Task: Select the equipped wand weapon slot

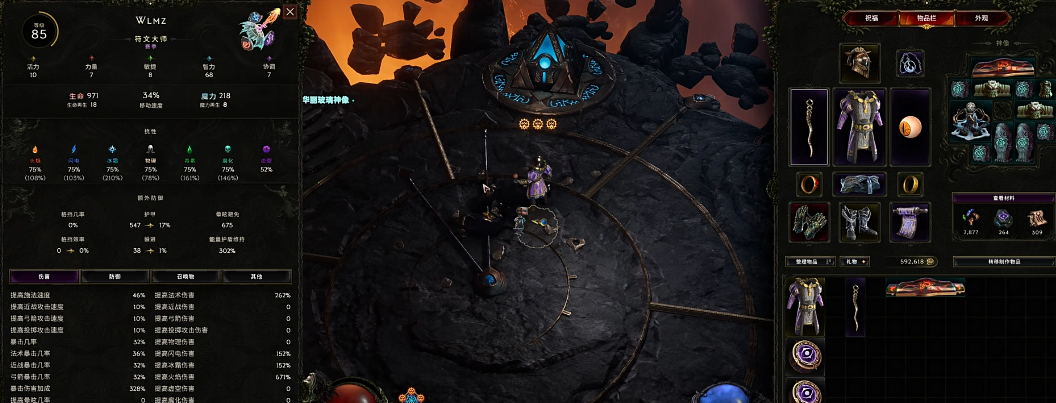Action: (x=808, y=125)
